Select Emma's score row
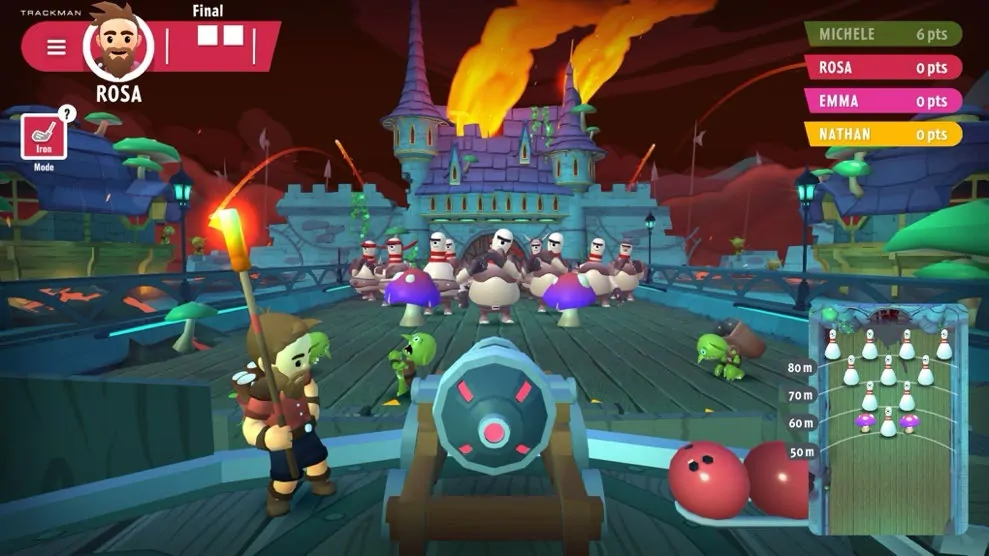Image resolution: width=989 pixels, height=556 pixels. 883,101
